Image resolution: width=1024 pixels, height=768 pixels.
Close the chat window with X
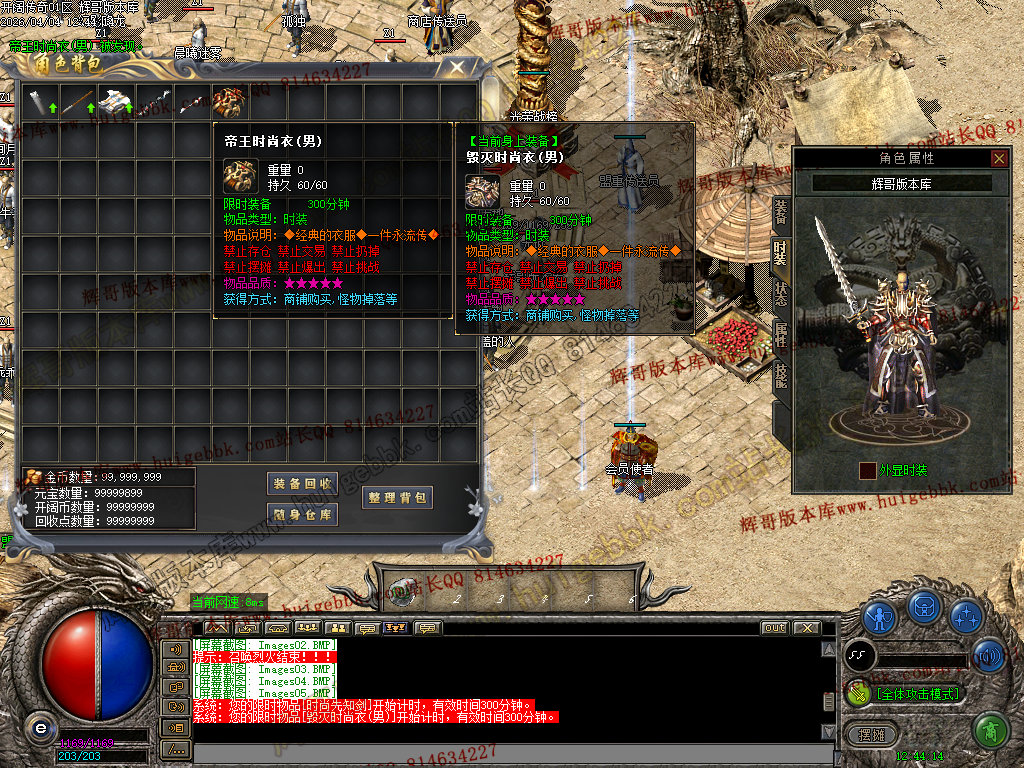pyautogui.click(x=806, y=628)
